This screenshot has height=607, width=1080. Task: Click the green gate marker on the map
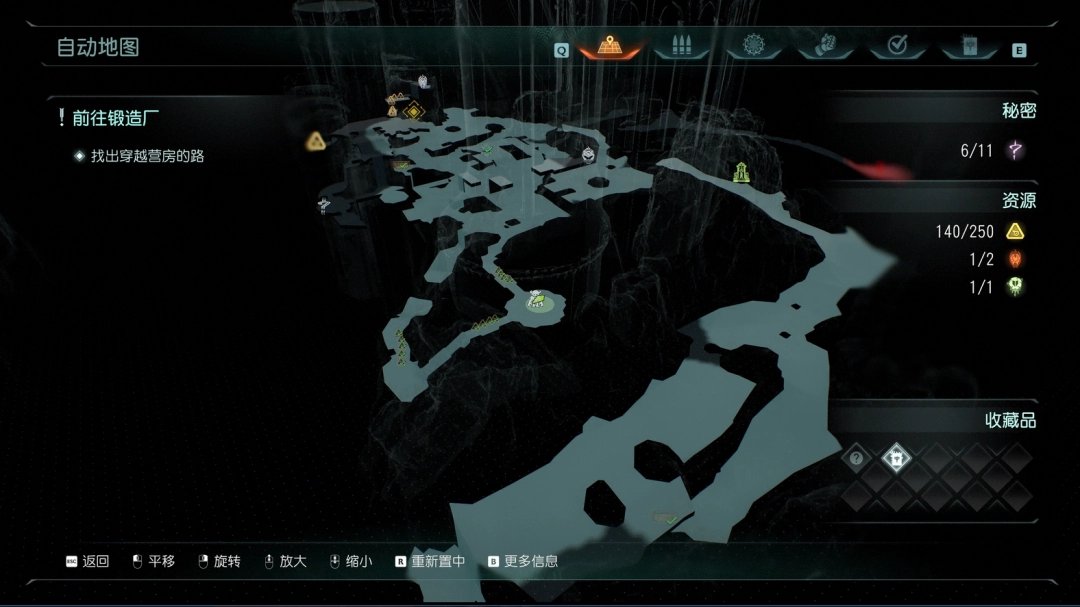741,172
